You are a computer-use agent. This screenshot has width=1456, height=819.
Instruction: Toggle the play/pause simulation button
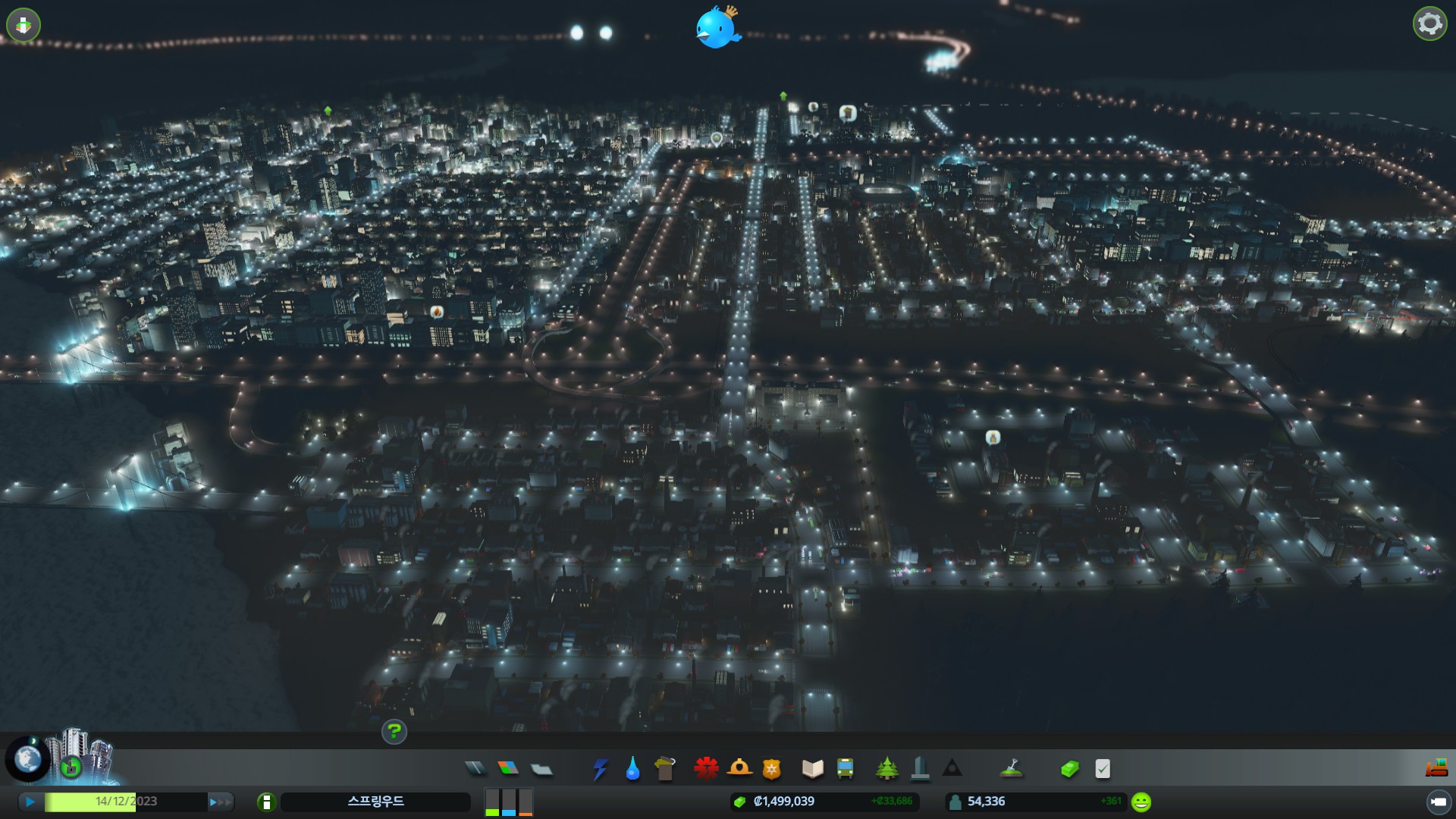[30, 802]
